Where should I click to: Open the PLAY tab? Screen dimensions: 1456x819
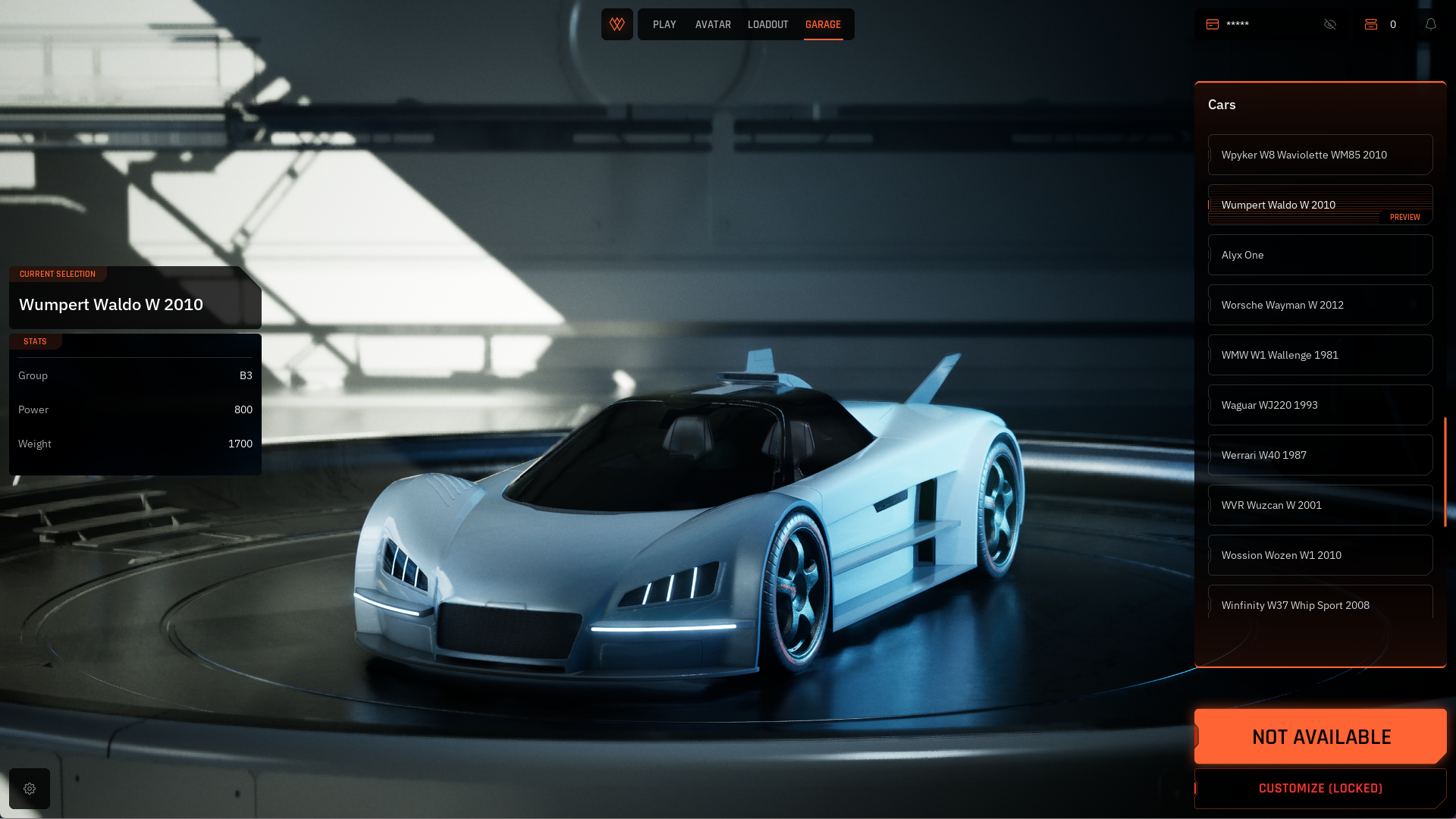[x=664, y=25]
